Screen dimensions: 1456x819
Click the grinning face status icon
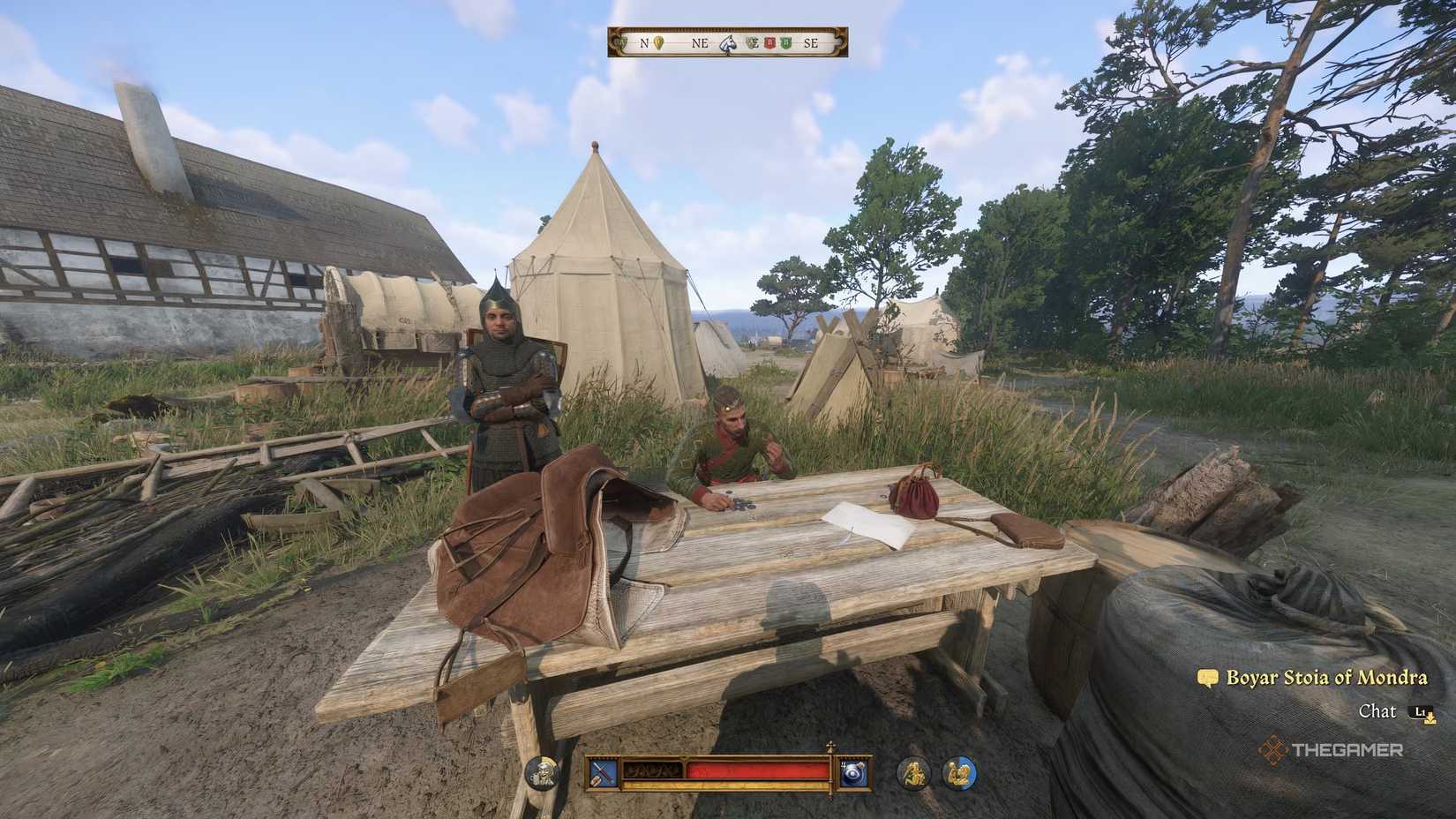click(x=542, y=771)
